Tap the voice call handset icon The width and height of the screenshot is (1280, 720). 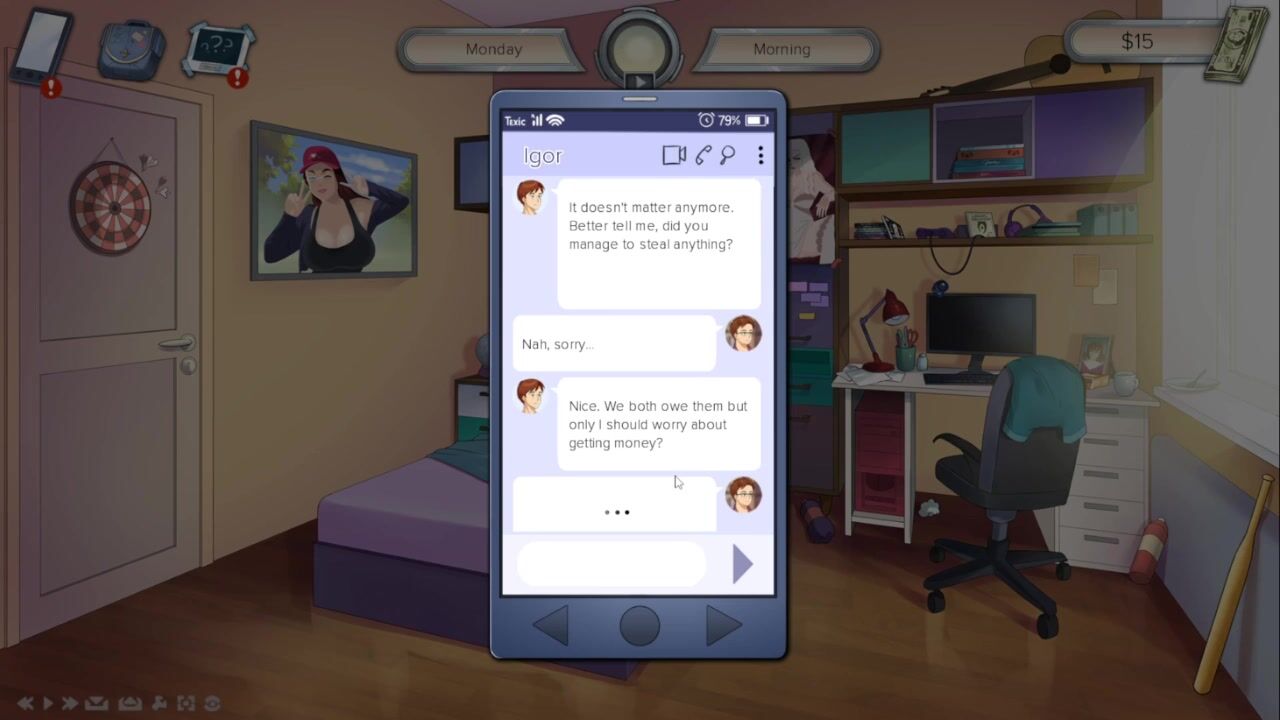pyautogui.click(x=704, y=155)
